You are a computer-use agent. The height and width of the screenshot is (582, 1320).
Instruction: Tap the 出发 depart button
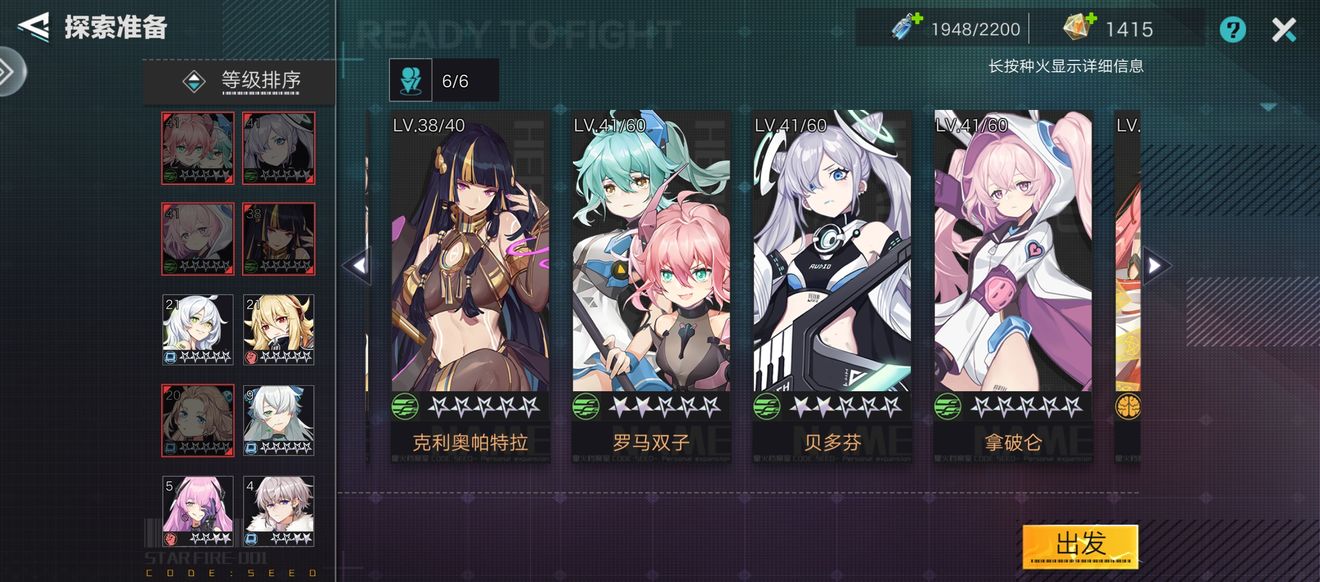point(1080,545)
